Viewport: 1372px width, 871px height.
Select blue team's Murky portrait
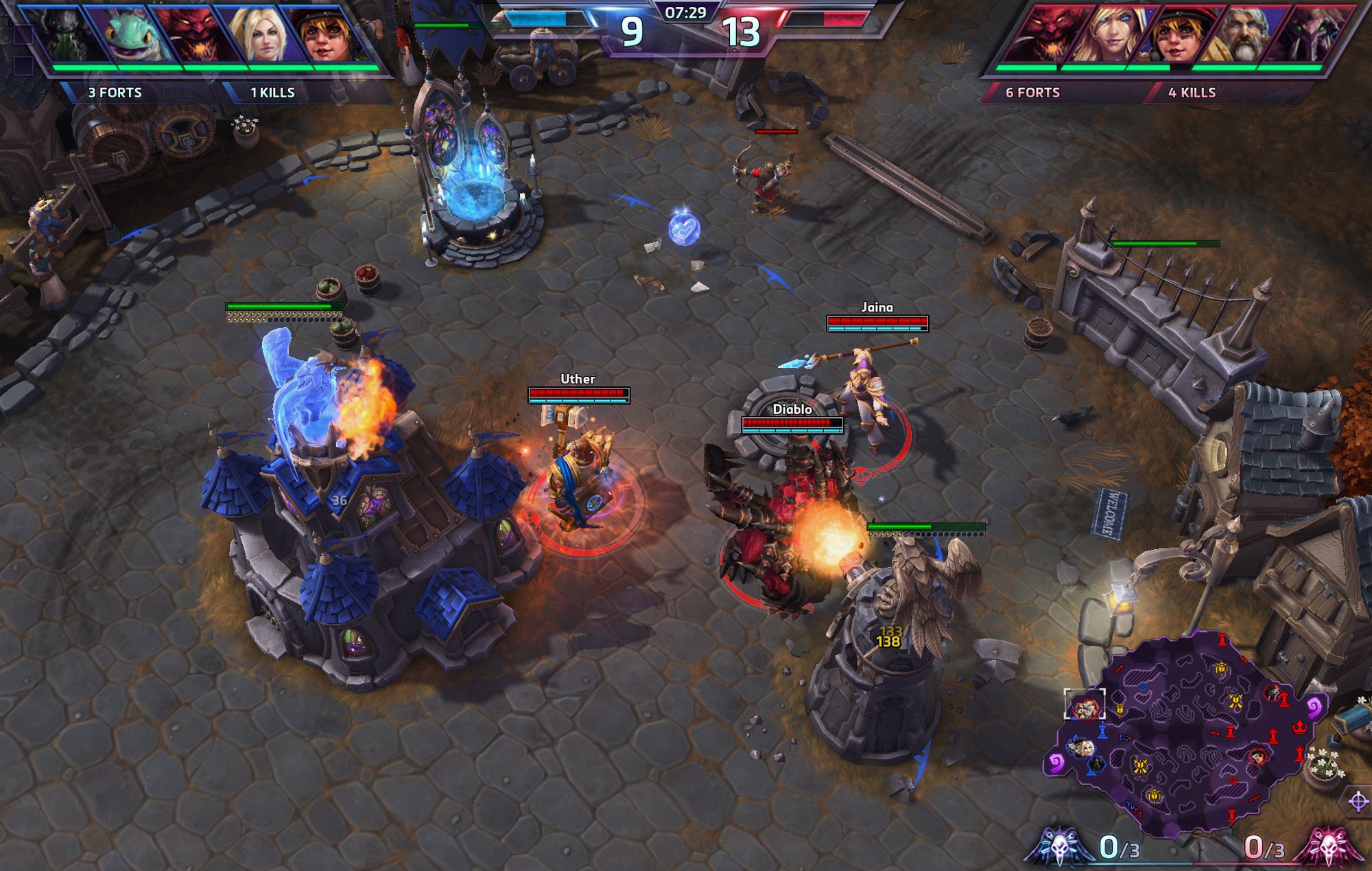(x=130, y=36)
